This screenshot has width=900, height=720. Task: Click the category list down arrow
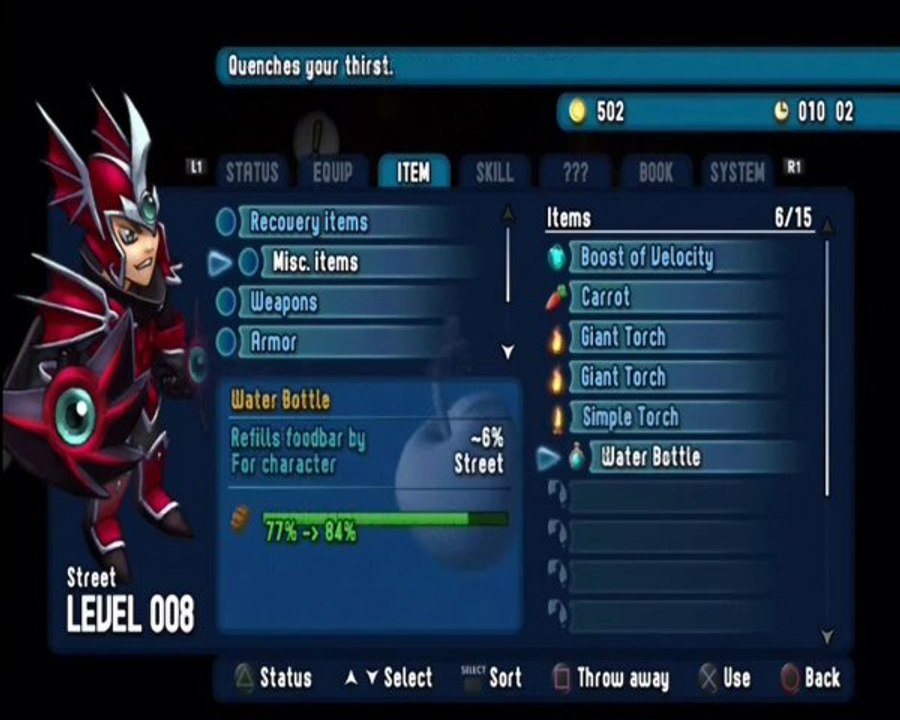pyautogui.click(x=508, y=352)
